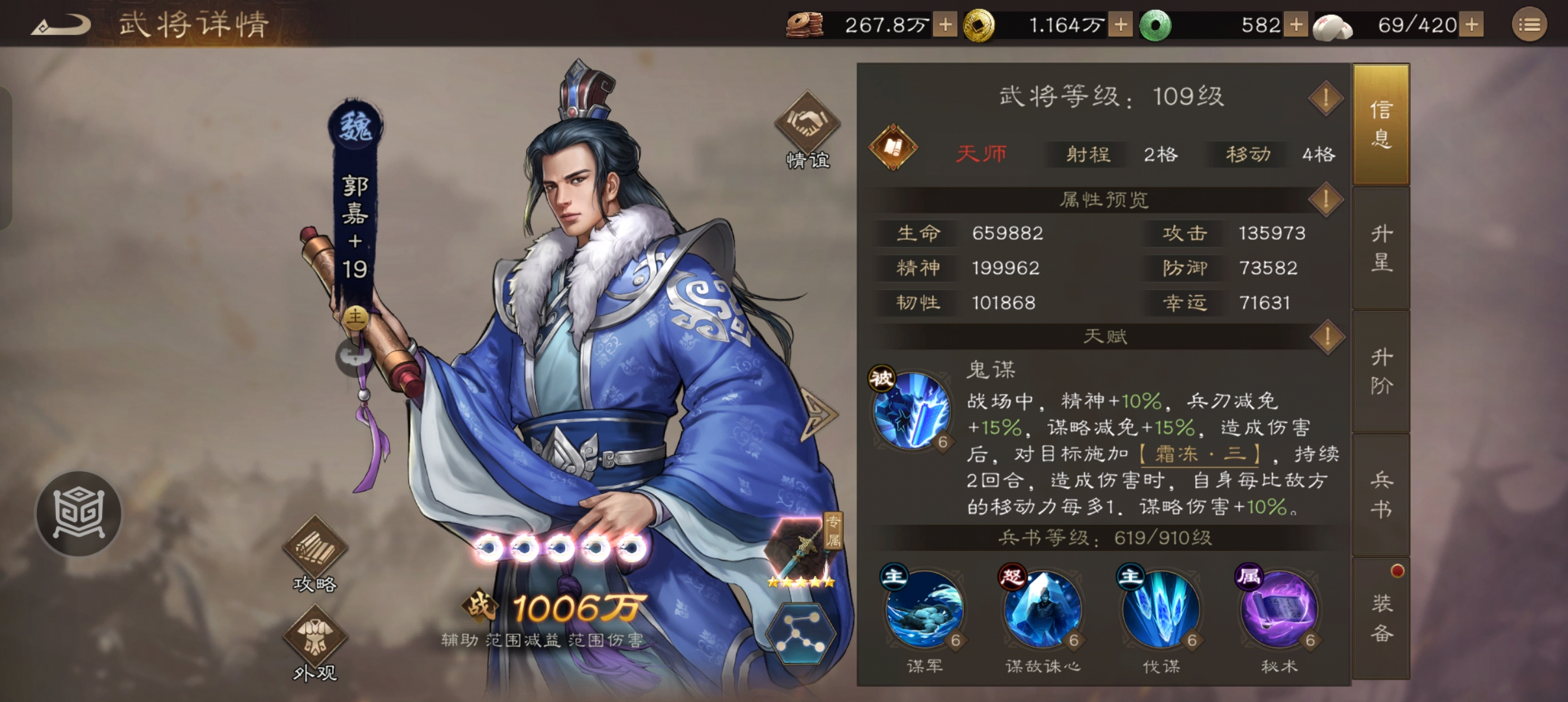Open the 谋敌诛心 skill icon
The image size is (1568, 702).
1043,610
